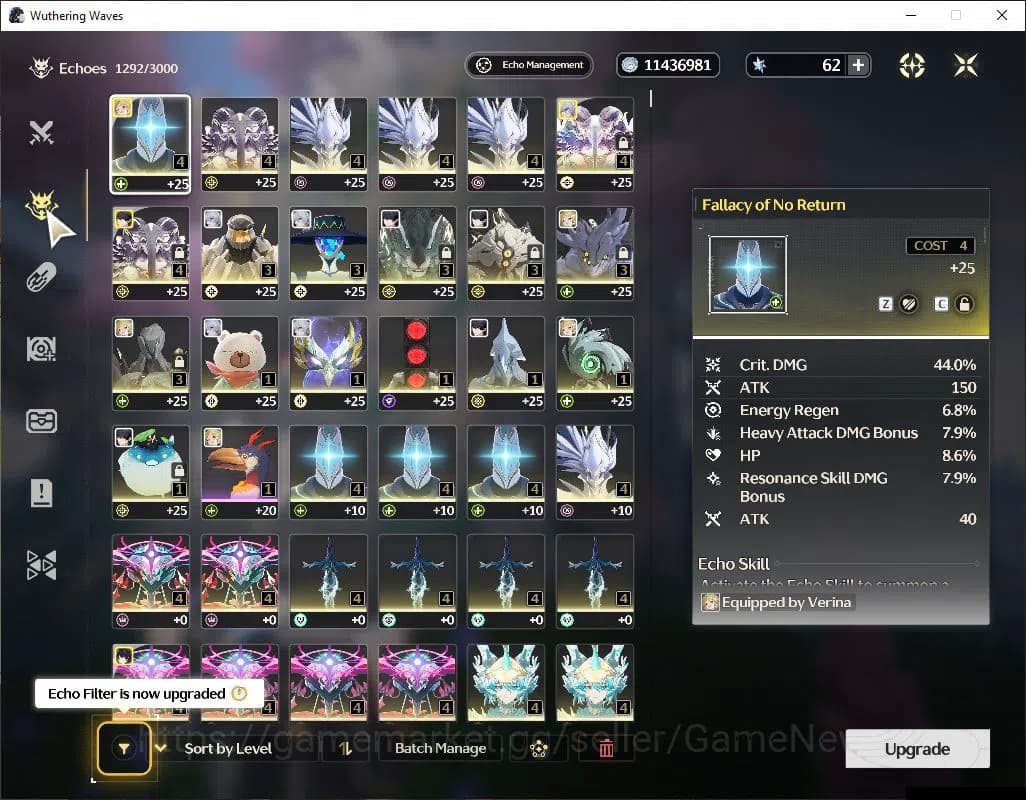The height and width of the screenshot is (800, 1026).
Task: Upgrade the selected echo
Action: pos(917,749)
